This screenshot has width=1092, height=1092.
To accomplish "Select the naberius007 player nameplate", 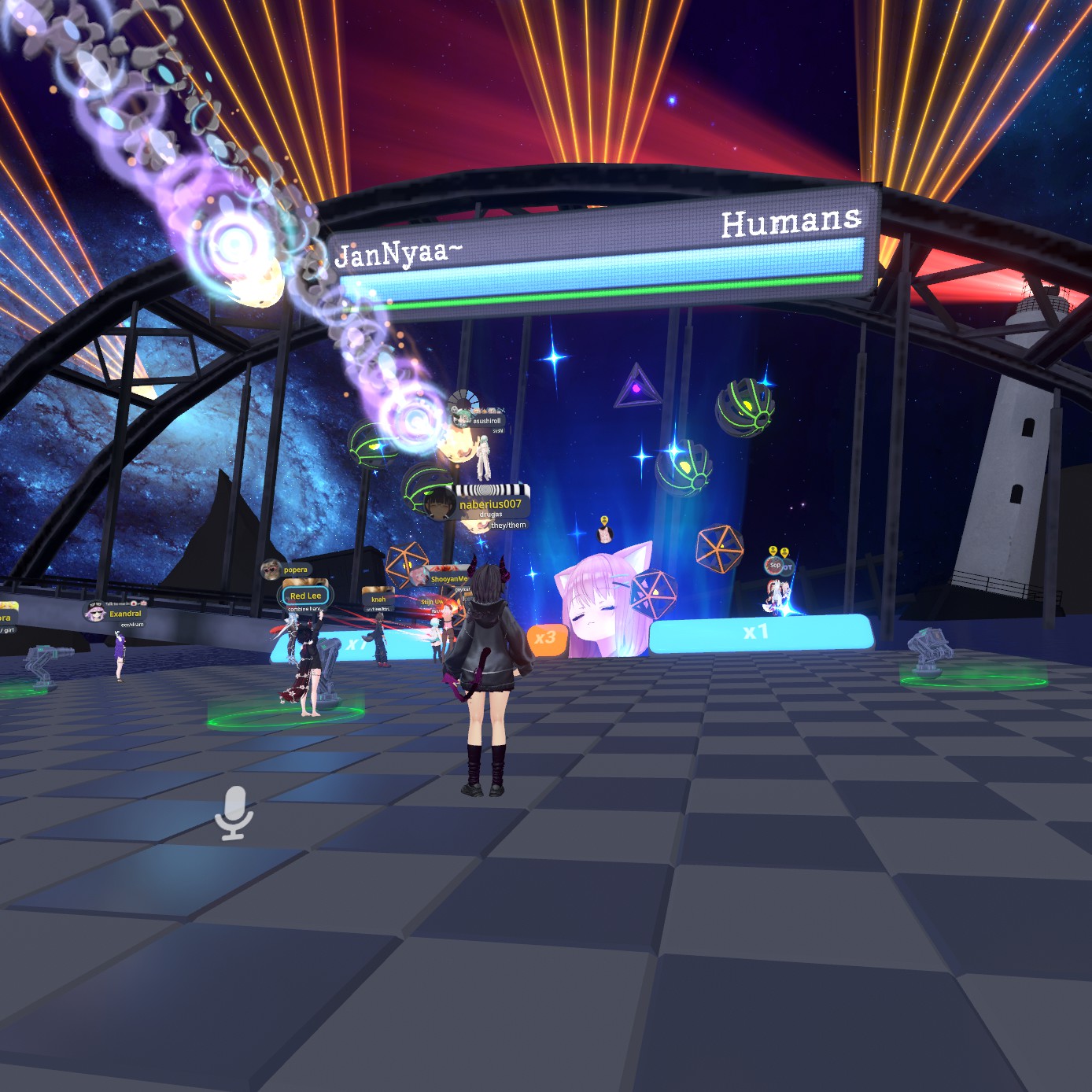I will pyautogui.click(x=489, y=504).
